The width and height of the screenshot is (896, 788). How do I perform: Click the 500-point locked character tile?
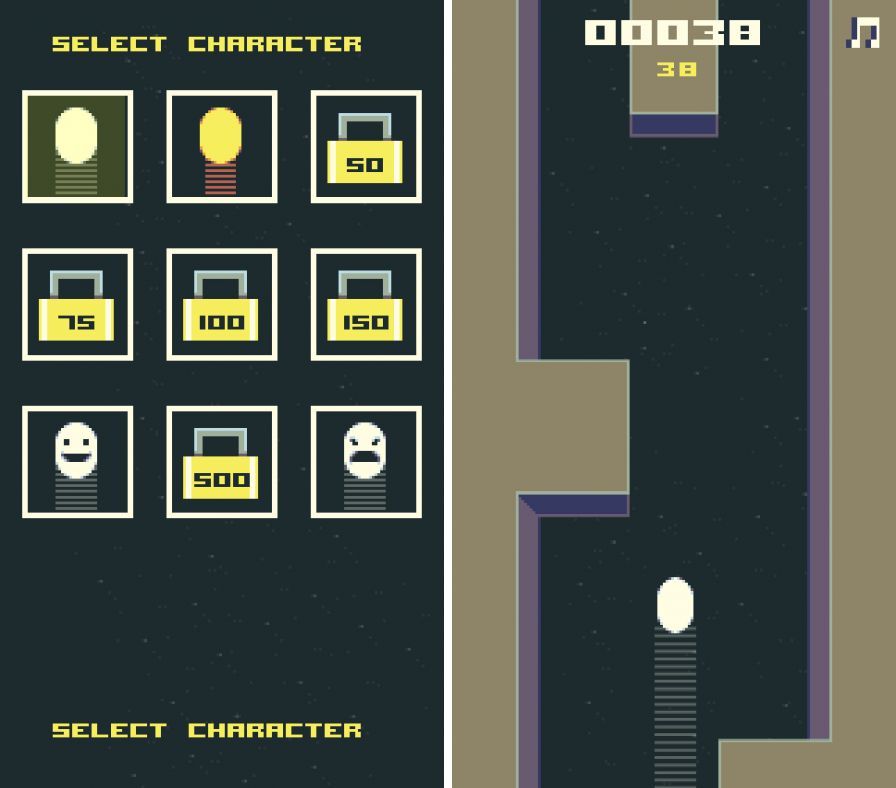click(x=221, y=462)
